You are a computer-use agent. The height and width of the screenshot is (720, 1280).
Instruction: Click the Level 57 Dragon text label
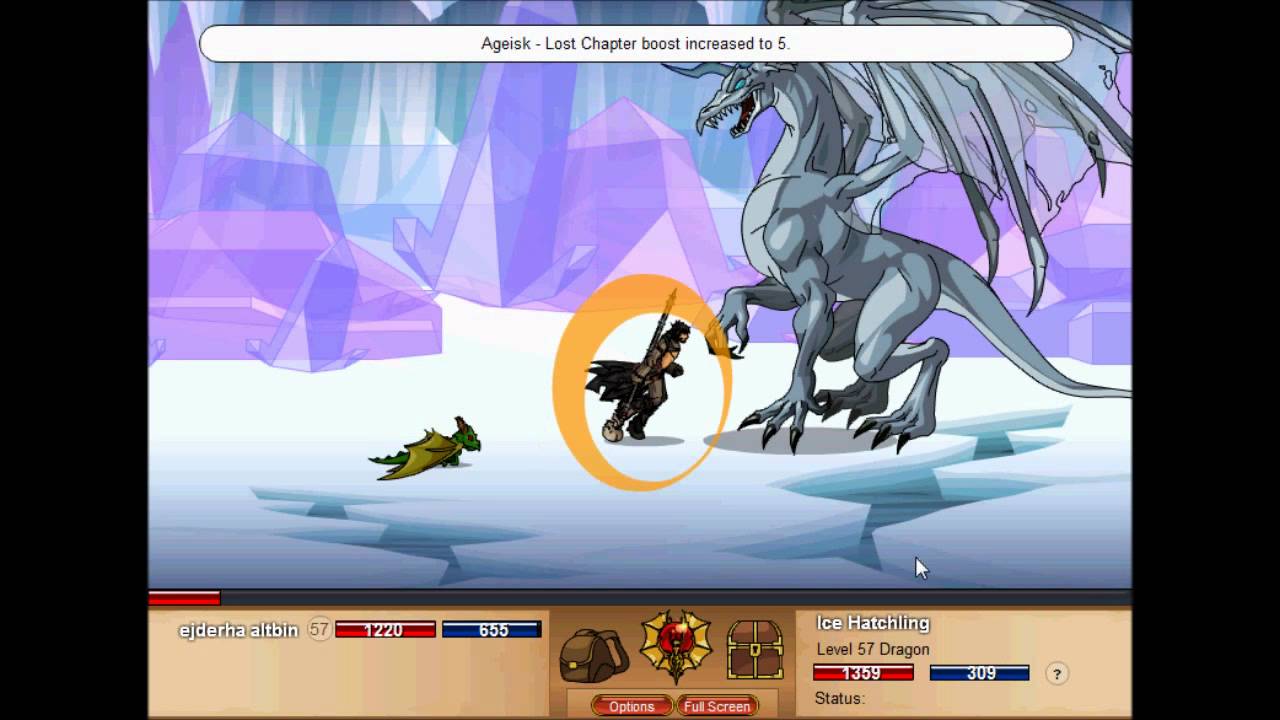(x=873, y=649)
